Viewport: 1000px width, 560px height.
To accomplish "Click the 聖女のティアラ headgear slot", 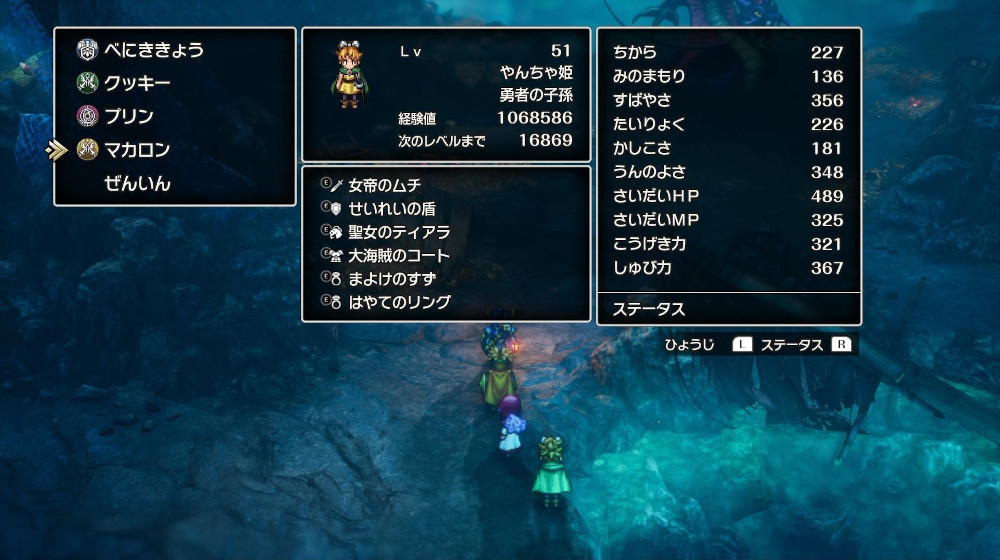I will point(398,232).
